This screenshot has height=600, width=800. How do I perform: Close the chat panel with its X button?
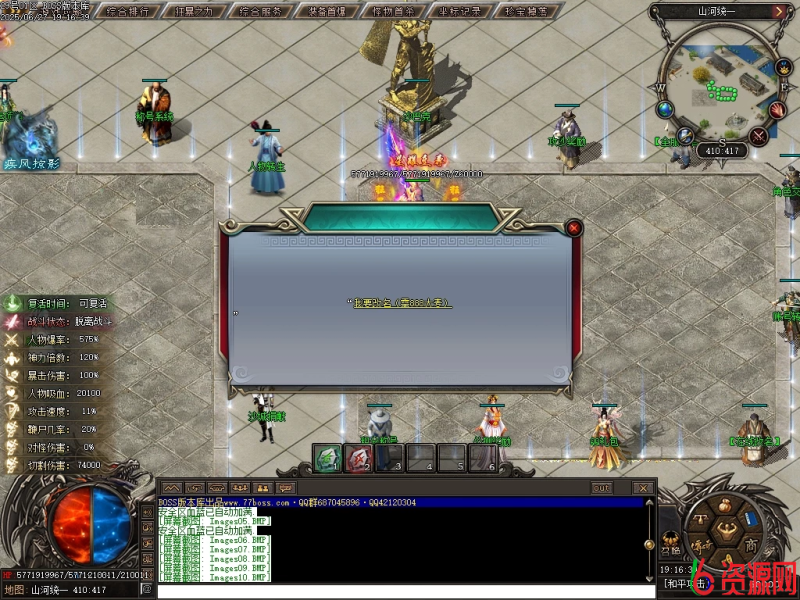643,488
